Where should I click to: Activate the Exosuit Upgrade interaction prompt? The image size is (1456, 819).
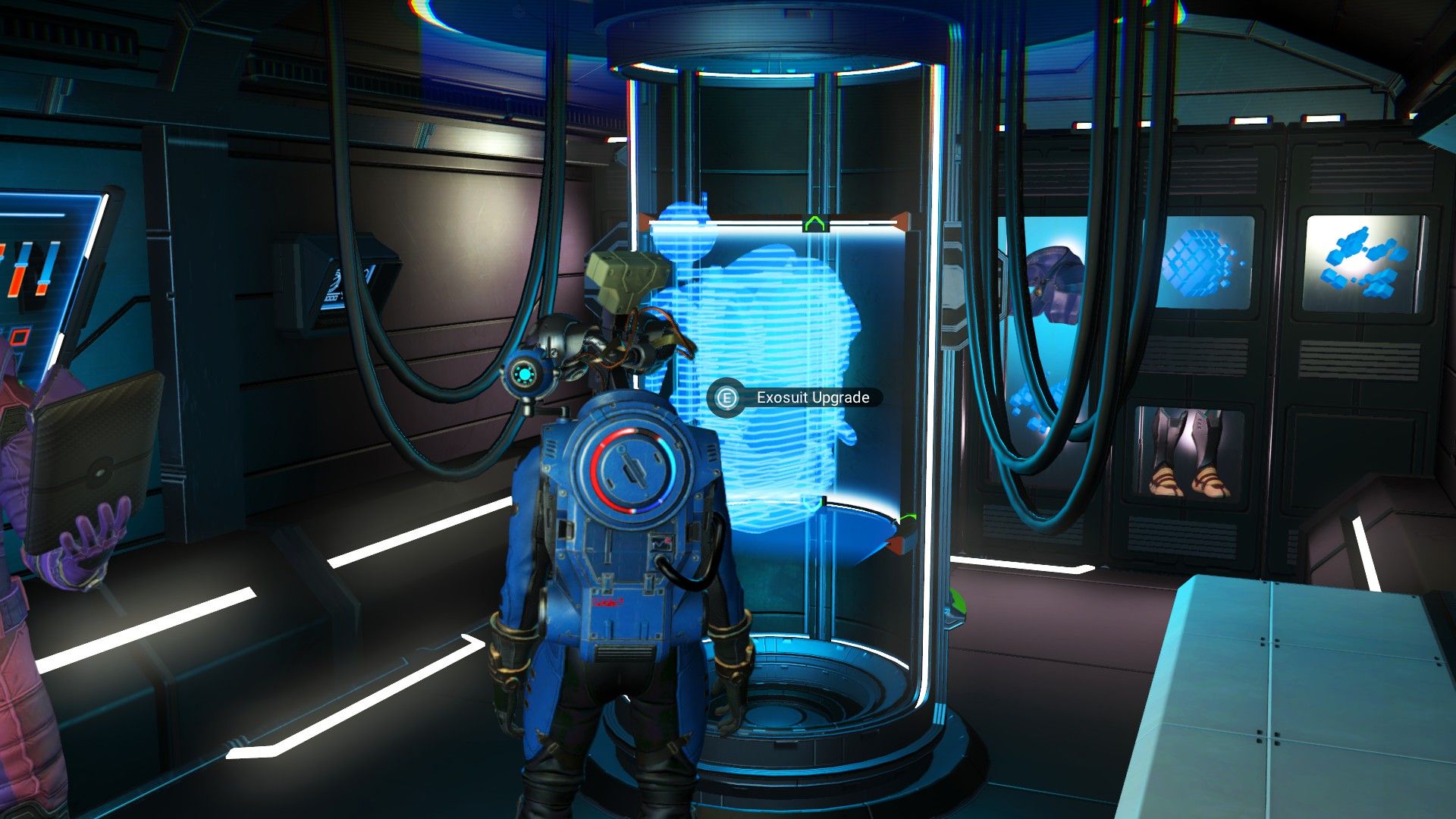click(x=811, y=396)
